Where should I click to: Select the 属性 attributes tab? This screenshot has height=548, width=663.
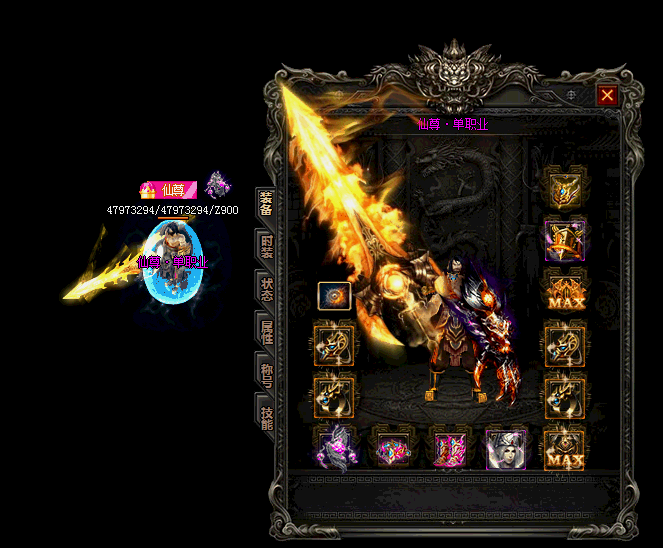[266, 333]
